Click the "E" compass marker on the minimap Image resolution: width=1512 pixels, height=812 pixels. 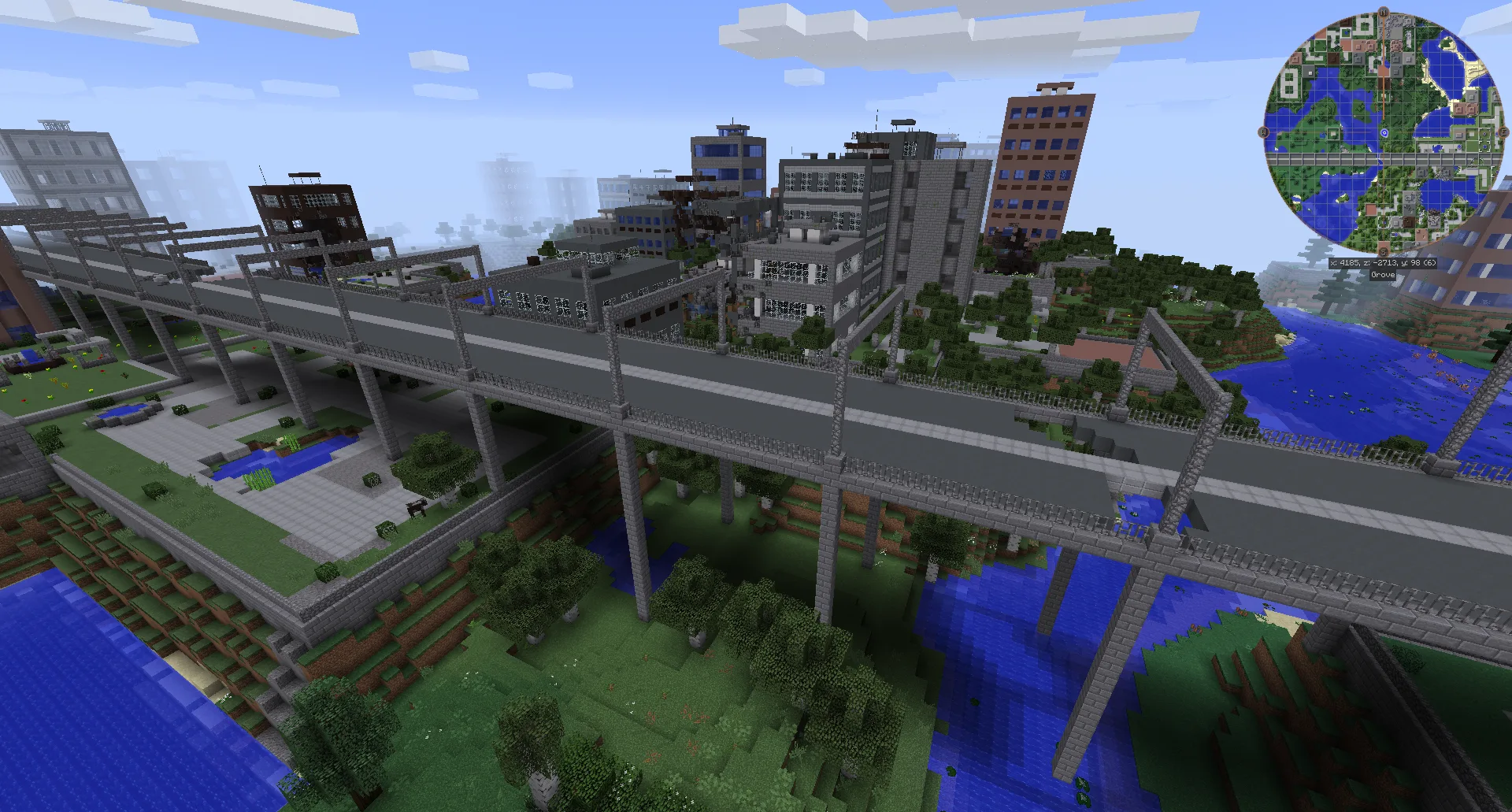1503,133
